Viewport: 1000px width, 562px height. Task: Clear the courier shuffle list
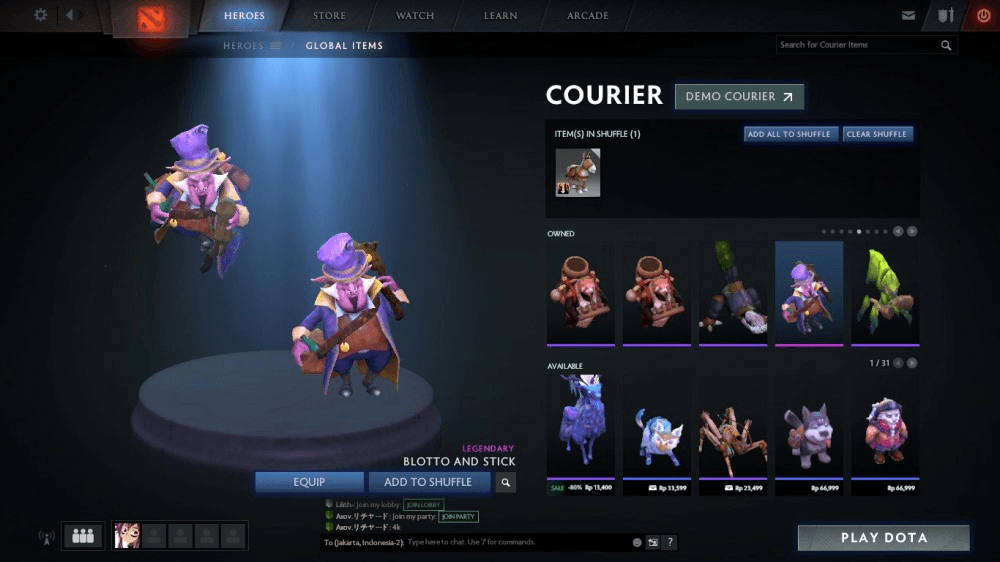(x=876, y=134)
